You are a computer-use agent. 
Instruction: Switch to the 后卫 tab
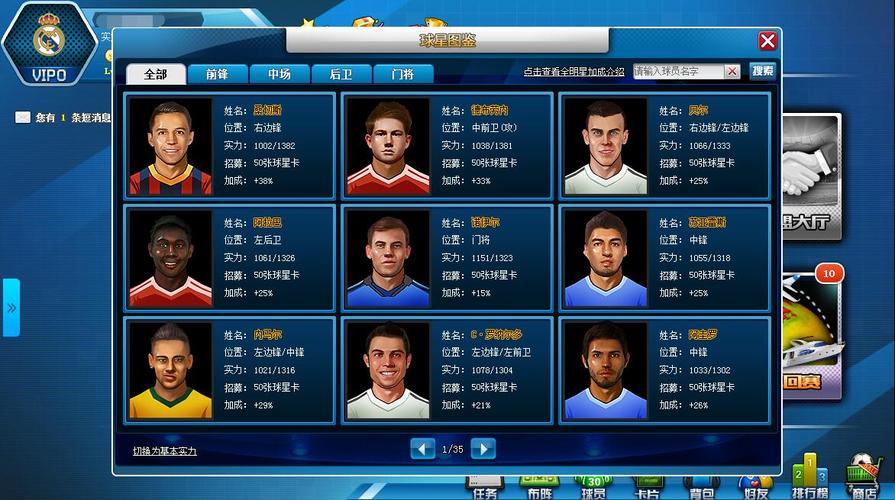(x=341, y=74)
